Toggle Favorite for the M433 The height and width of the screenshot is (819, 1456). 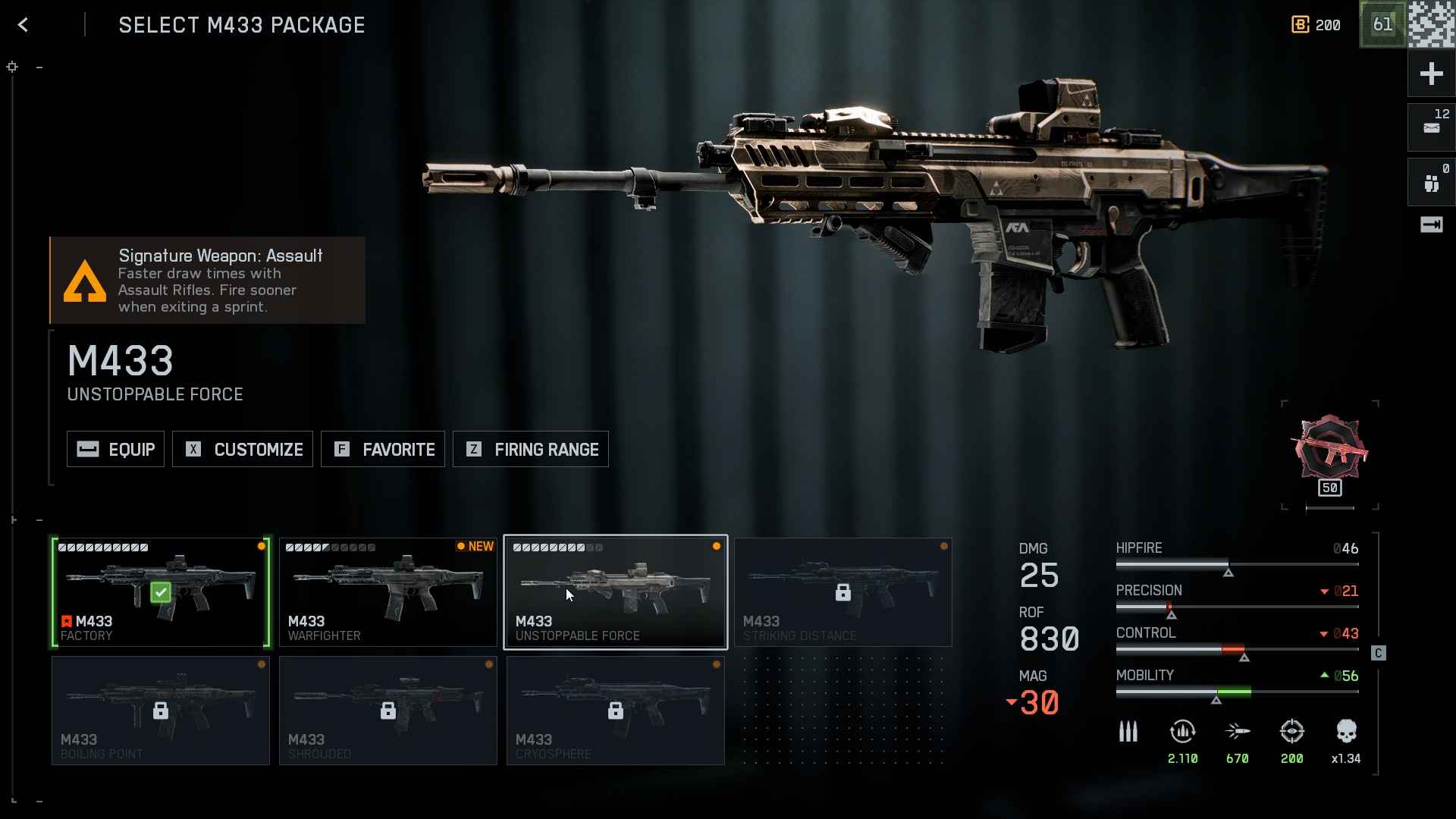coord(383,449)
